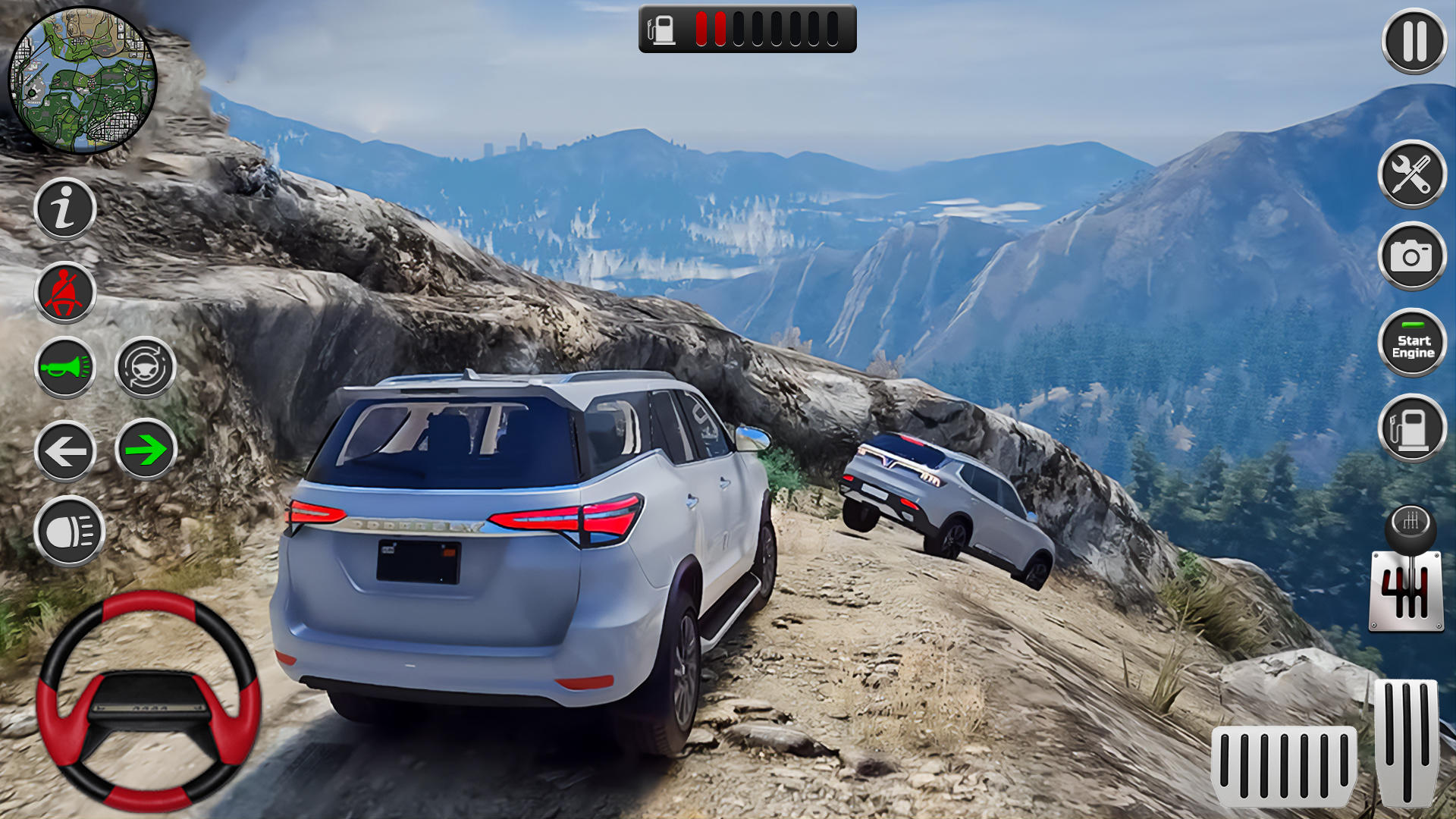Tap the Start Engine button
The image size is (1456, 819).
(x=1412, y=344)
